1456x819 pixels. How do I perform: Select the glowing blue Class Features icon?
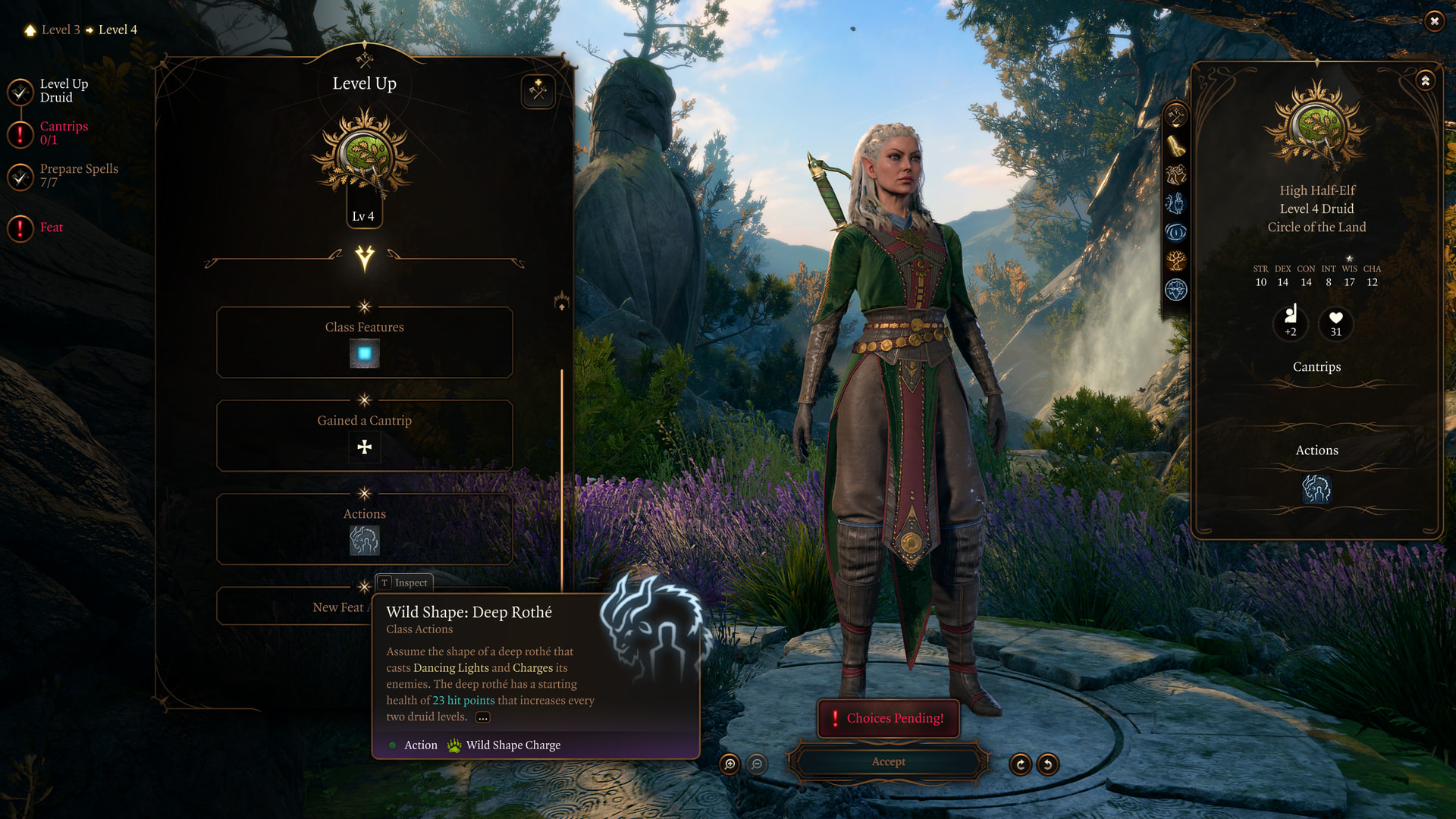(x=365, y=354)
